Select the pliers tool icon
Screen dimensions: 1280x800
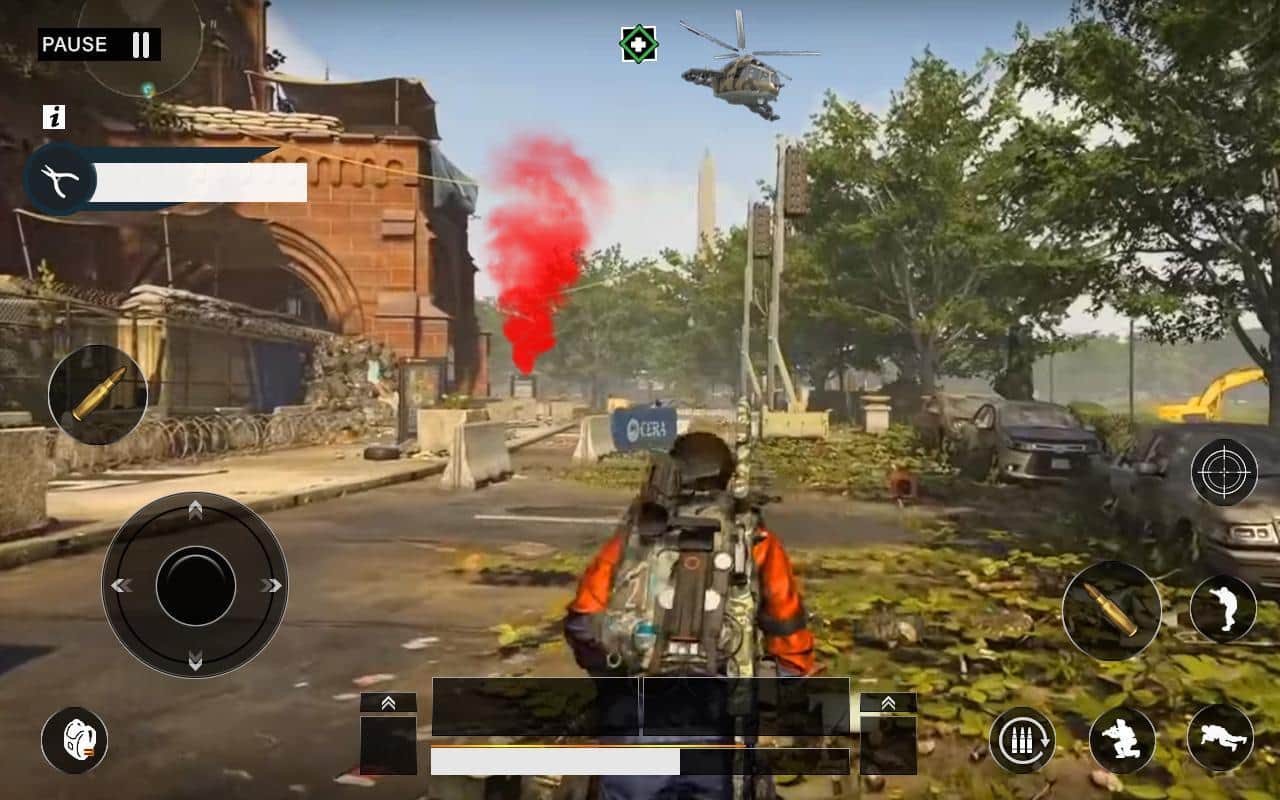60,179
